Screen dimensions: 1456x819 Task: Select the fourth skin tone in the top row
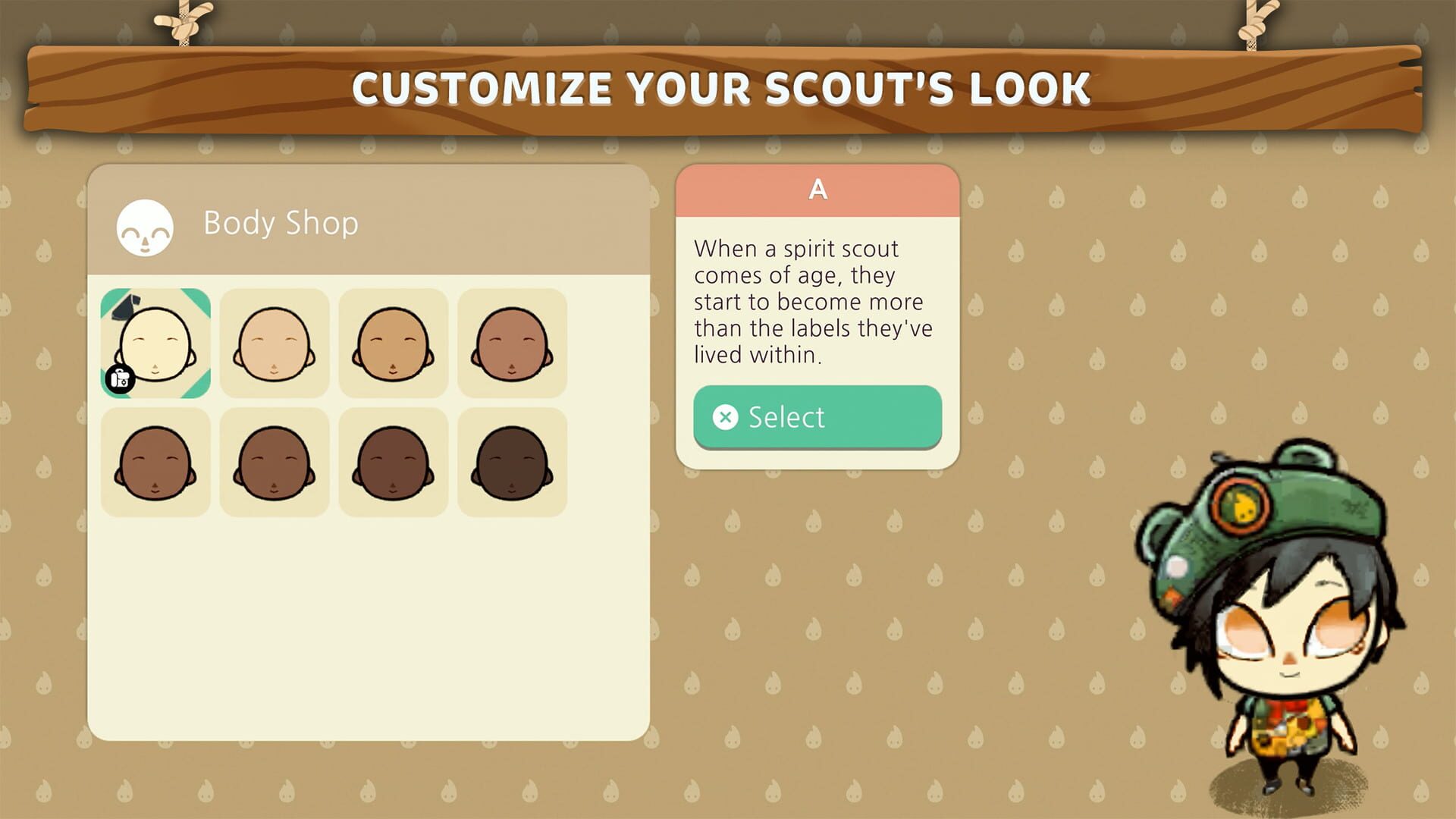(x=512, y=343)
